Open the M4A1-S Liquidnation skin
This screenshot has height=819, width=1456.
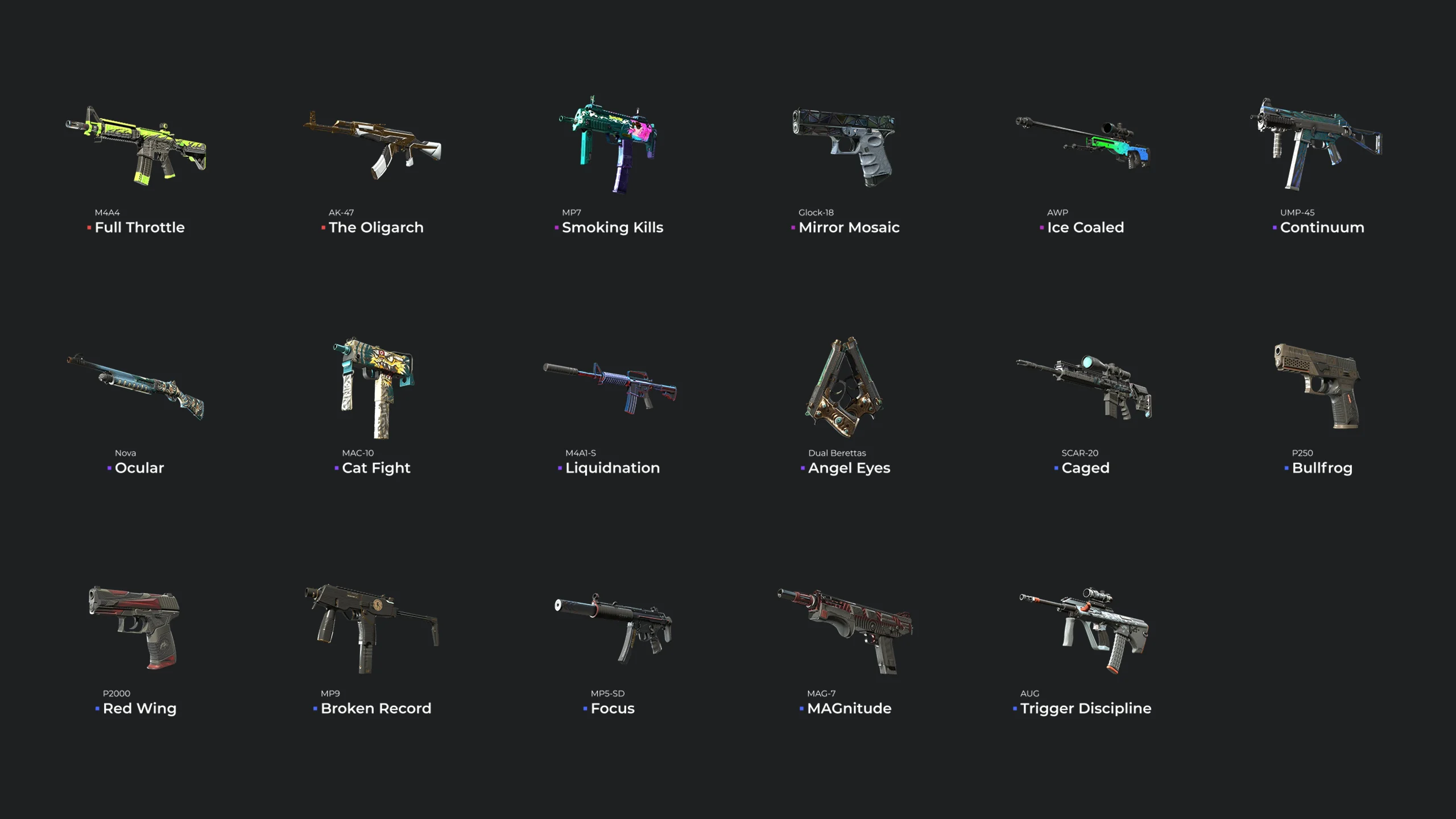coord(610,388)
